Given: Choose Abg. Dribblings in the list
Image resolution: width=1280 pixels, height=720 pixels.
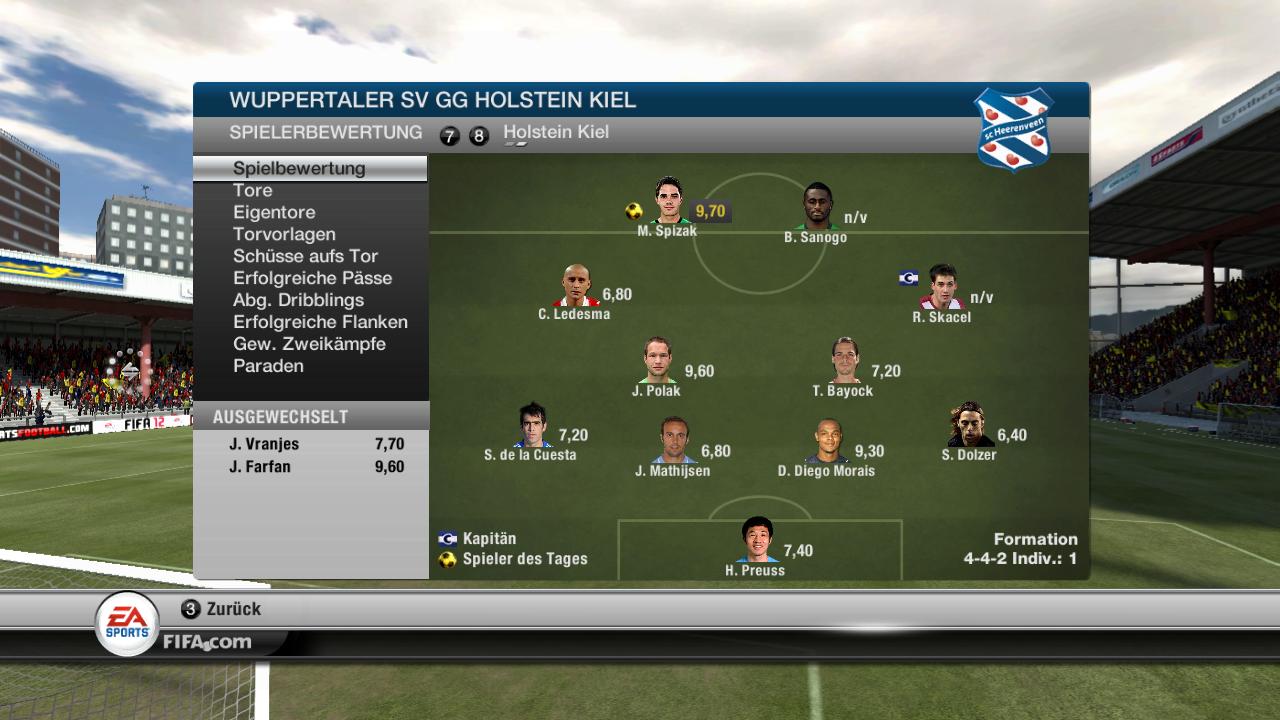Looking at the screenshot, I should (298, 300).
